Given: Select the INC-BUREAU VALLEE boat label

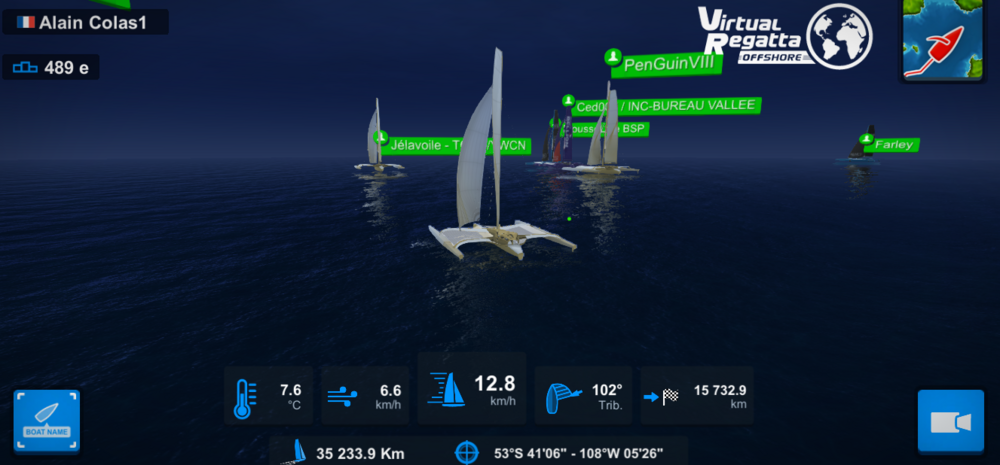Looking at the screenshot, I should click(x=666, y=105).
